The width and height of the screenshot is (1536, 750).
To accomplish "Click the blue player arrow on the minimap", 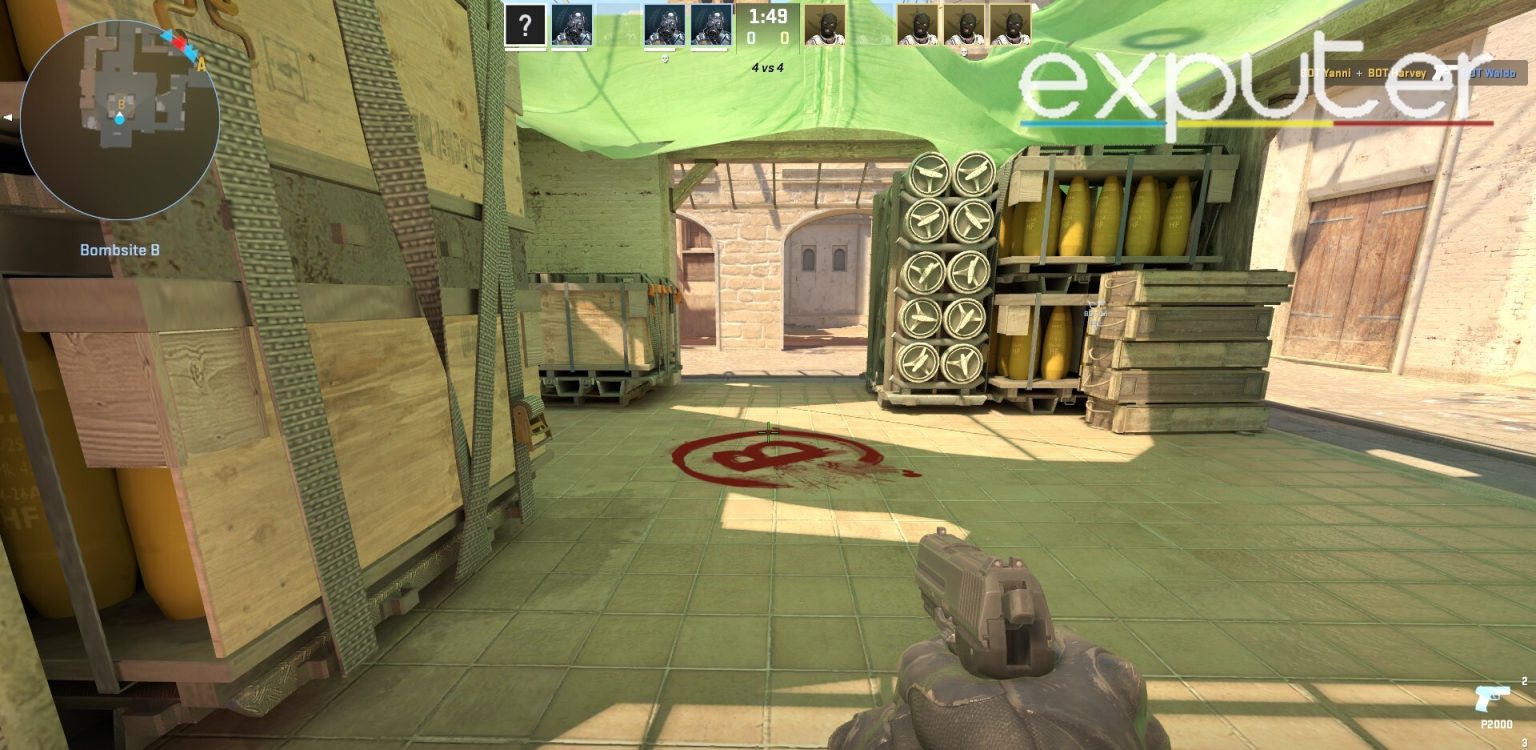I will pos(119,118).
